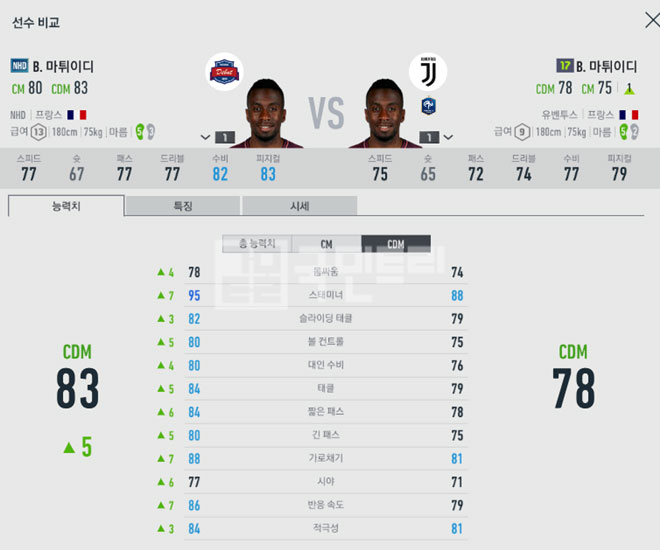Screen dimensions: 660x550
Task: Select the 총 능력치 position filter
Action: [256, 244]
